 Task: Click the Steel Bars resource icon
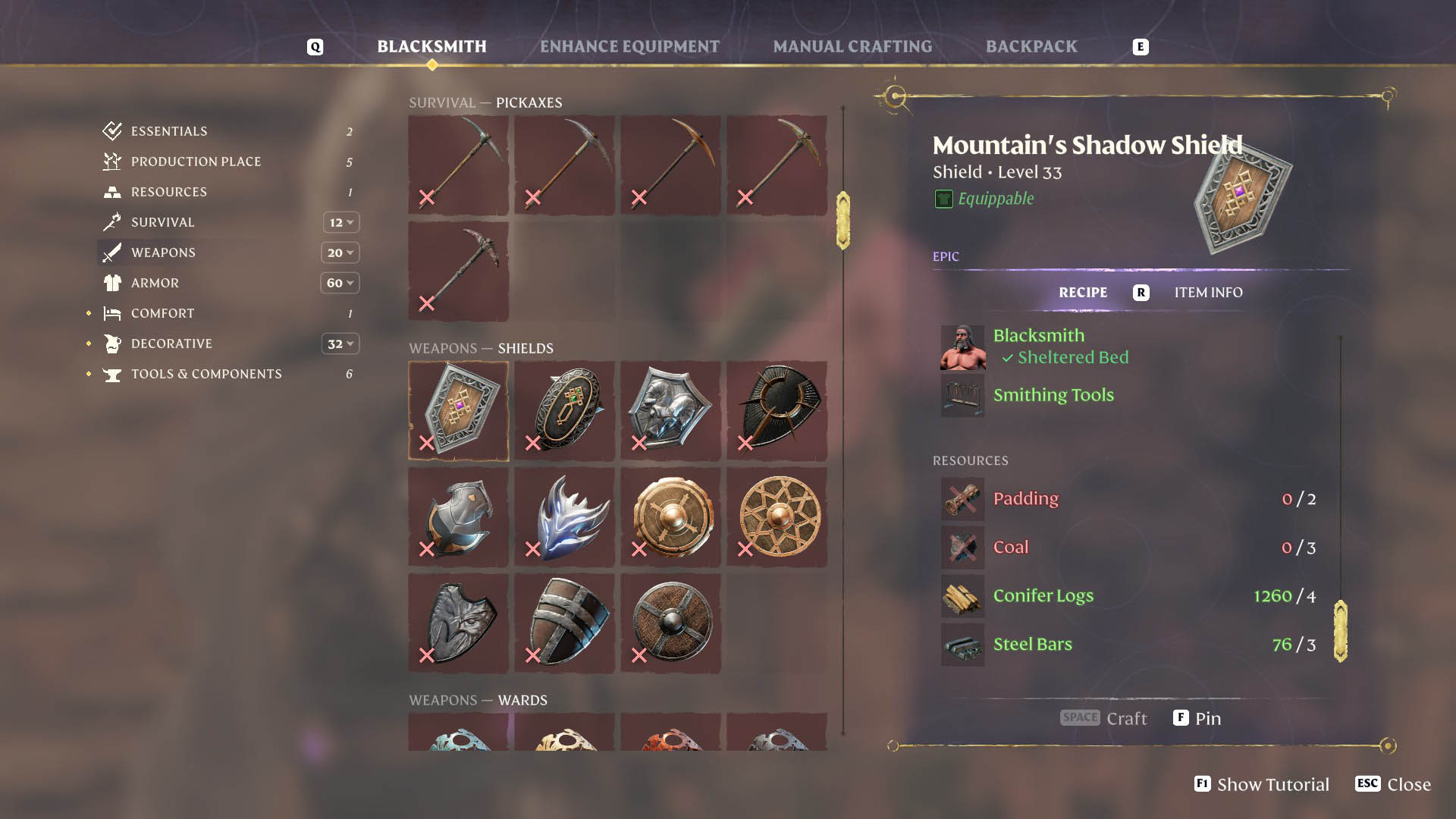(962, 645)
